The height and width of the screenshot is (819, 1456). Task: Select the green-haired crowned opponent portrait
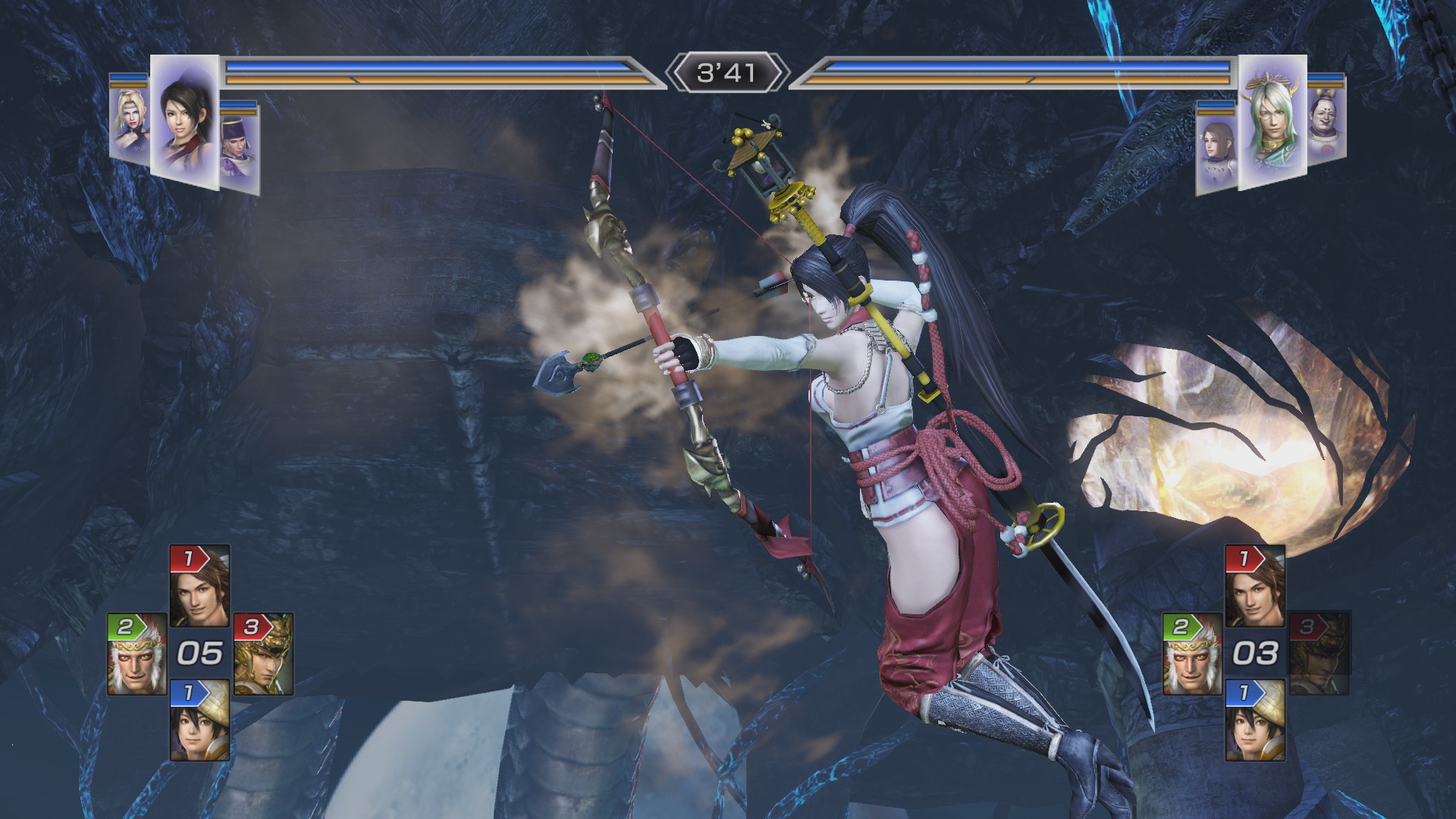1272,121
